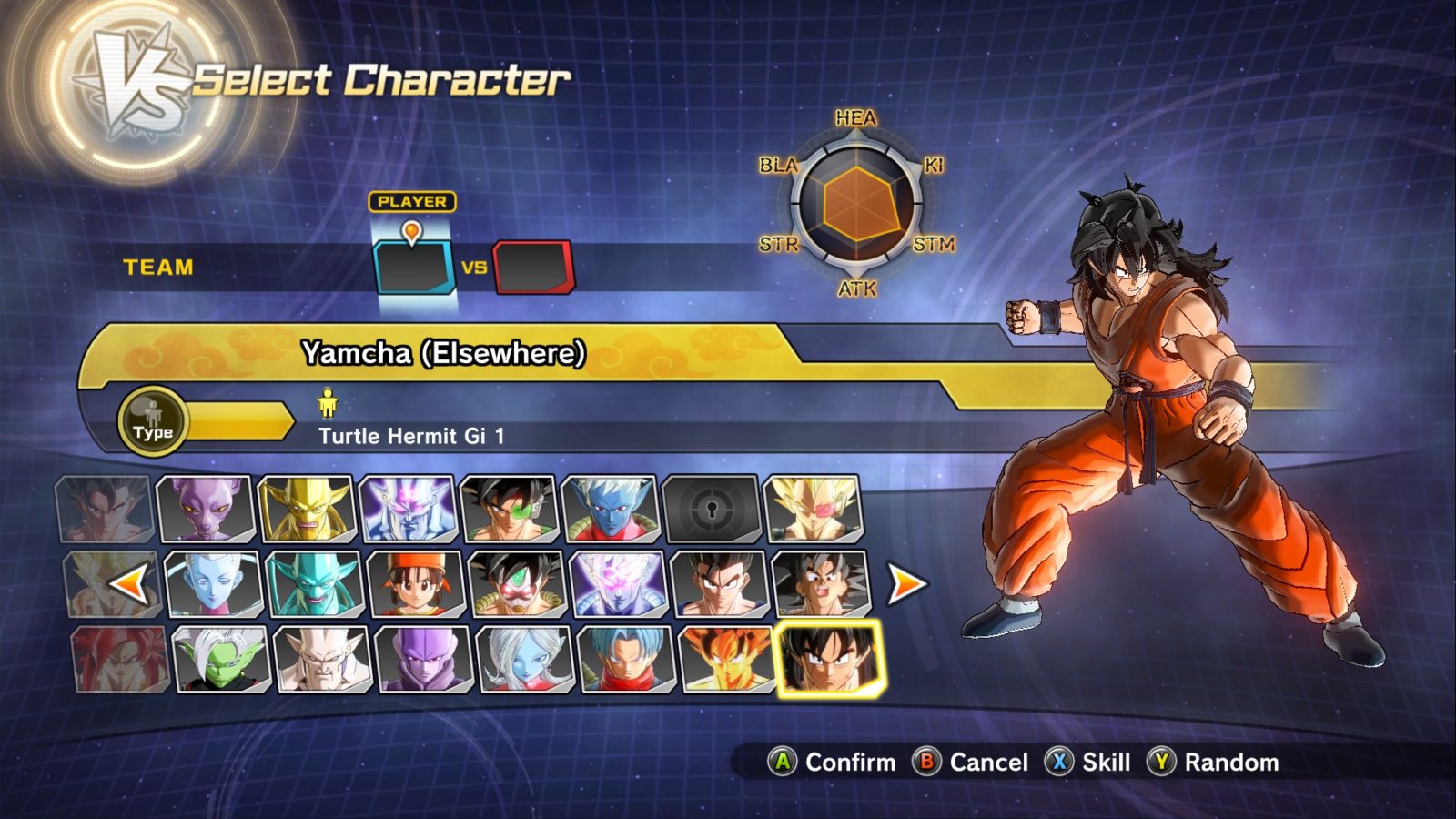This screenshot has height=819, width=1456.
Task: Choose Super Saiyan Vegeta with red scouter
Action: tap(813, 510)
